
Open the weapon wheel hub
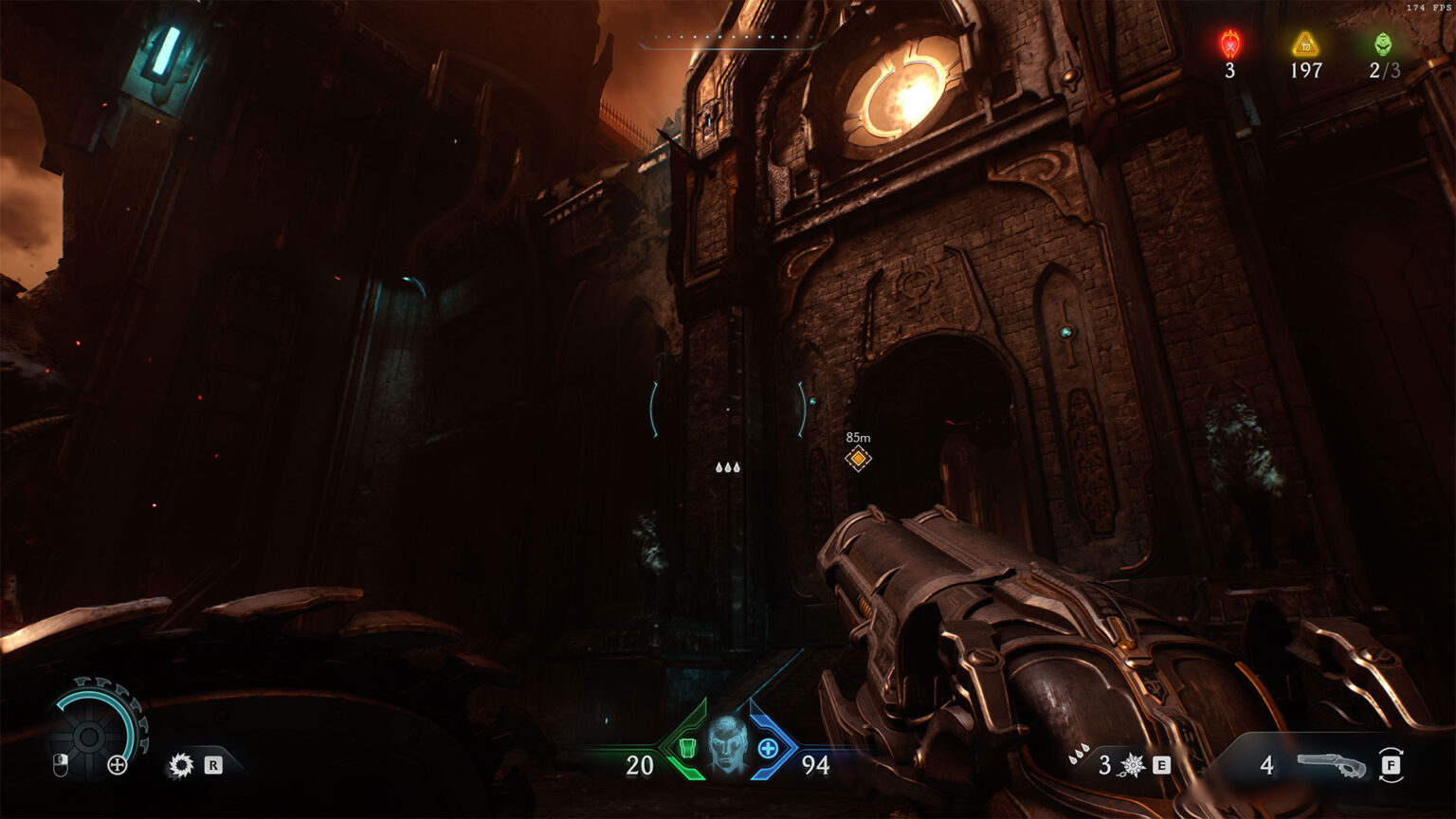(89, 737)
